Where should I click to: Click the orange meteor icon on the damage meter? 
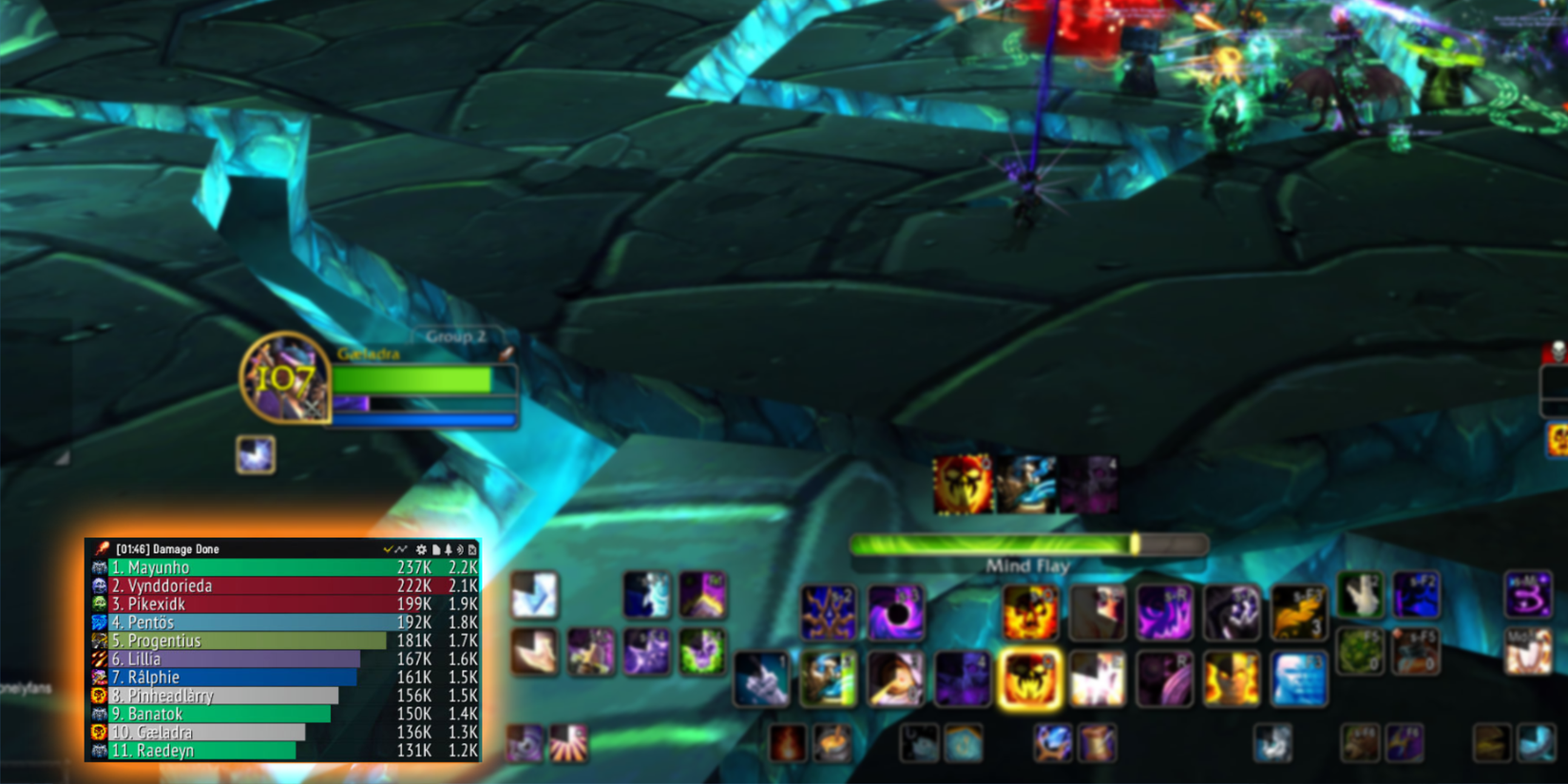(102, 548)
